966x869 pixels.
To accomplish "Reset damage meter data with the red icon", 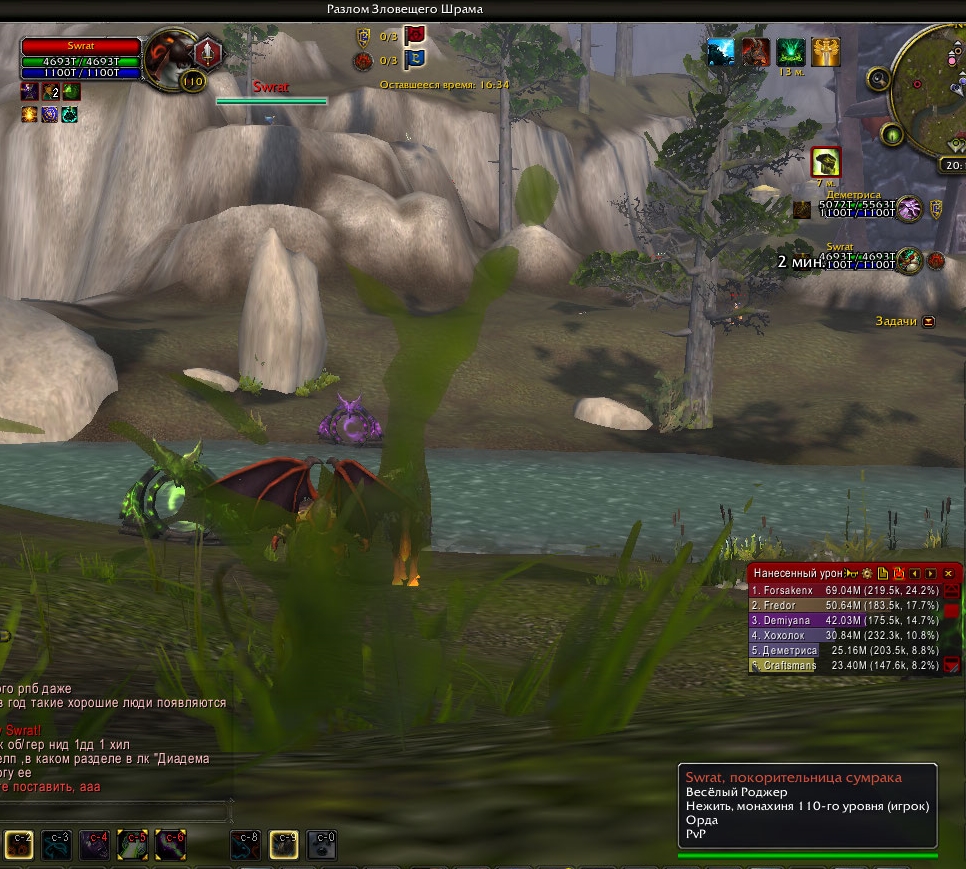I will point(899,573).
